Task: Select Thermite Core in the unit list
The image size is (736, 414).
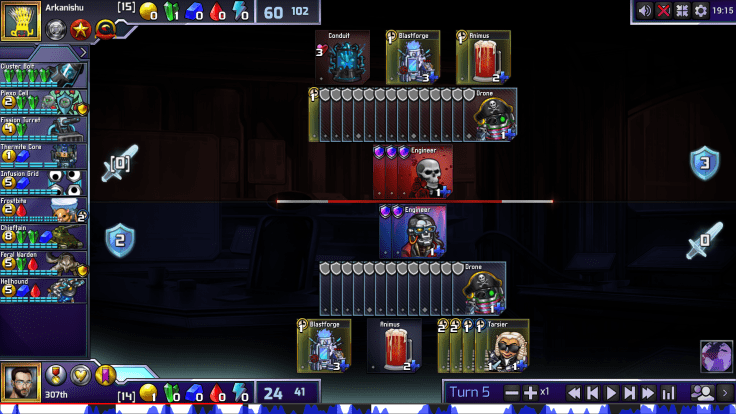Action: point(38,152)
